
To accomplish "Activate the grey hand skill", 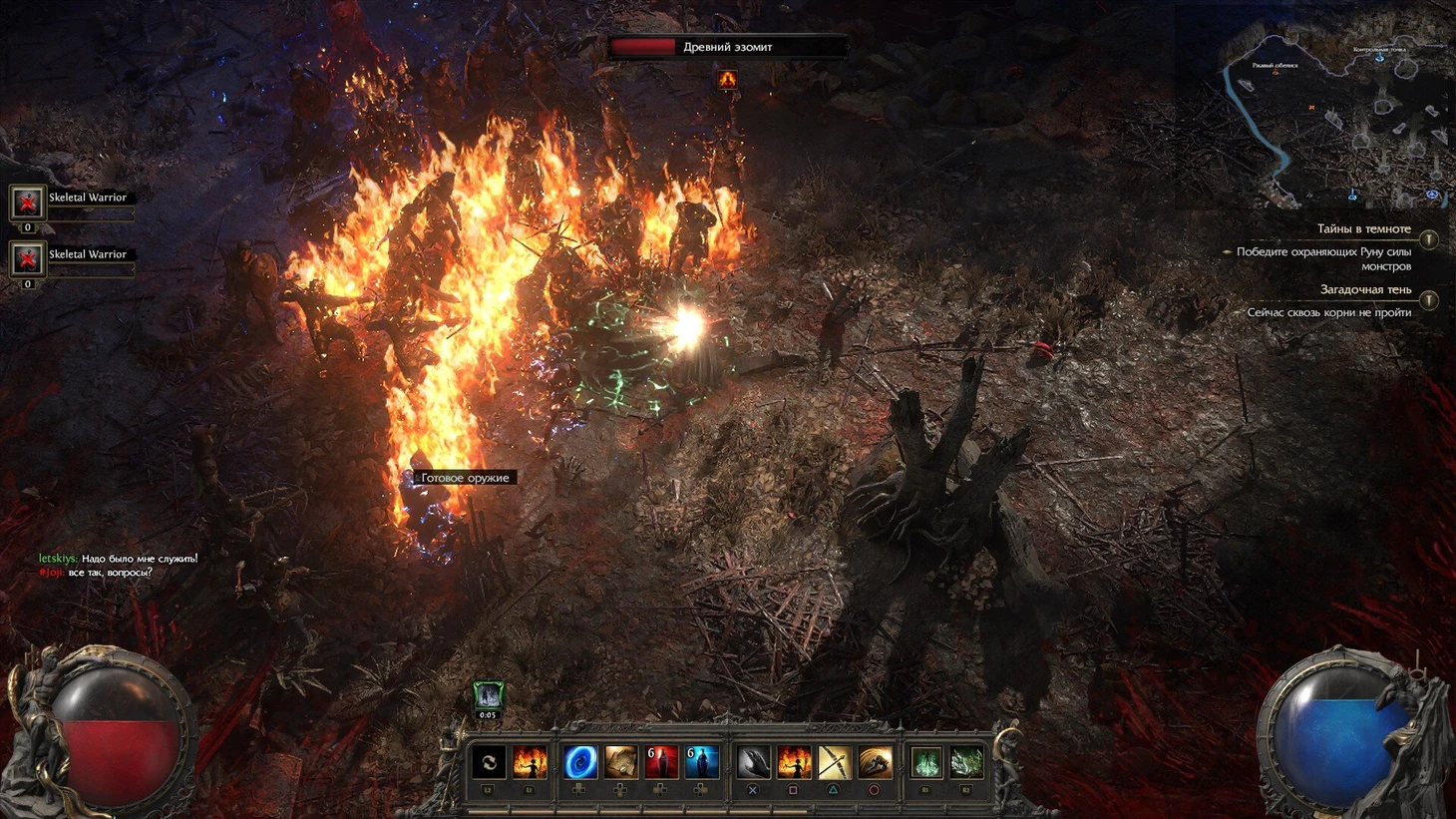I will (x=753, y=763).
